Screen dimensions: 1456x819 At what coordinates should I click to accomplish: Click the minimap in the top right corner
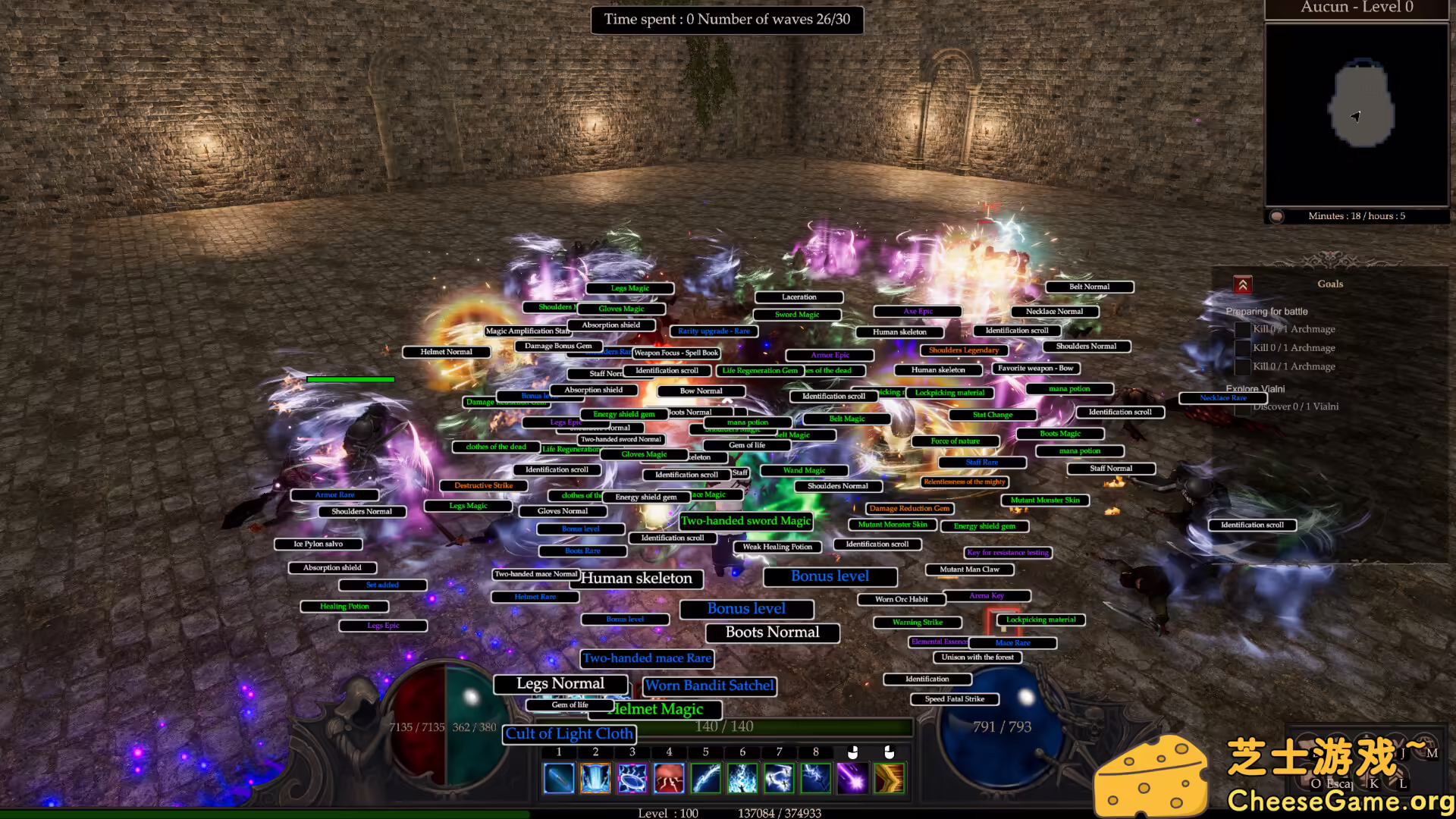click(1357, 114)
